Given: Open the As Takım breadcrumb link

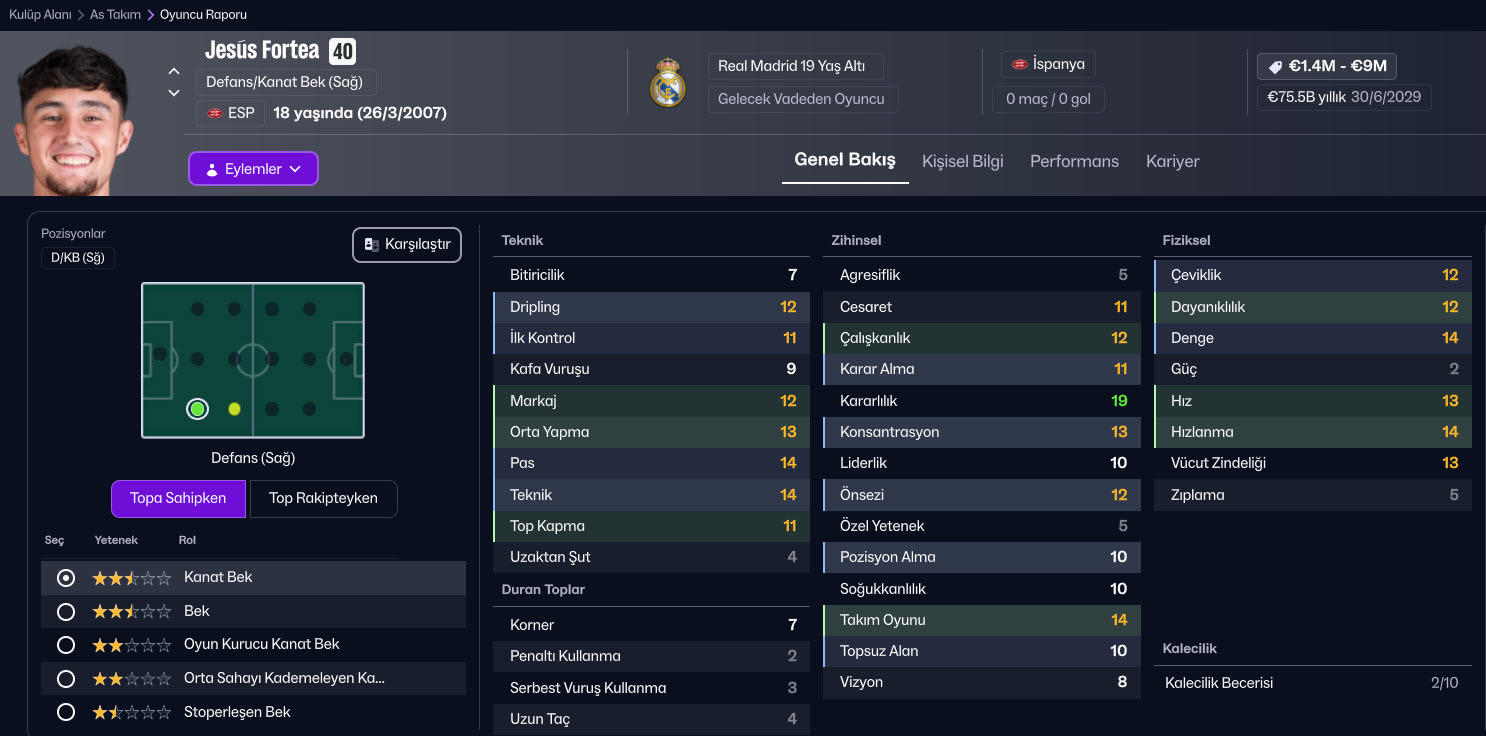Looking at the screenshot, I should (115, 15).
